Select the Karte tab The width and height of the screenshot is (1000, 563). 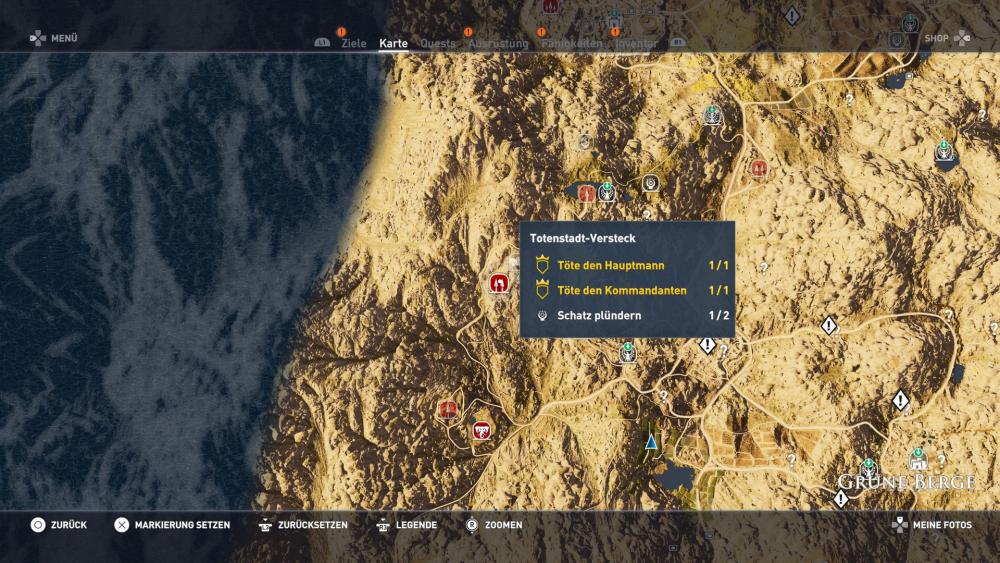click(x=393, y=44)
